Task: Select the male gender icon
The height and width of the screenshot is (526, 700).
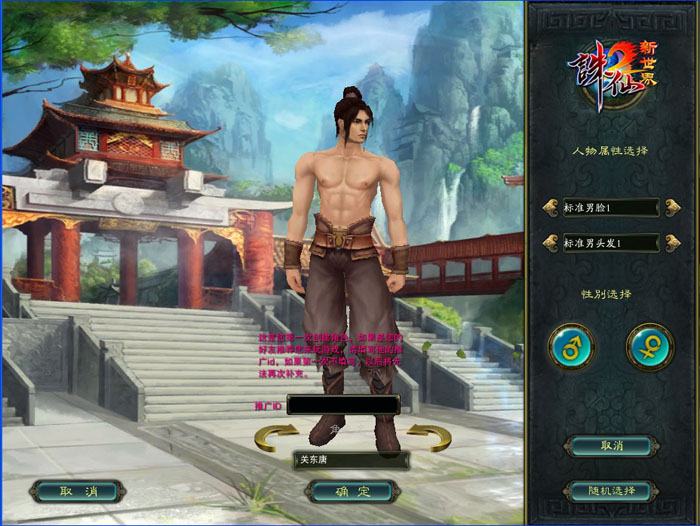Action: pyautogui.click(x=571, y=347)
